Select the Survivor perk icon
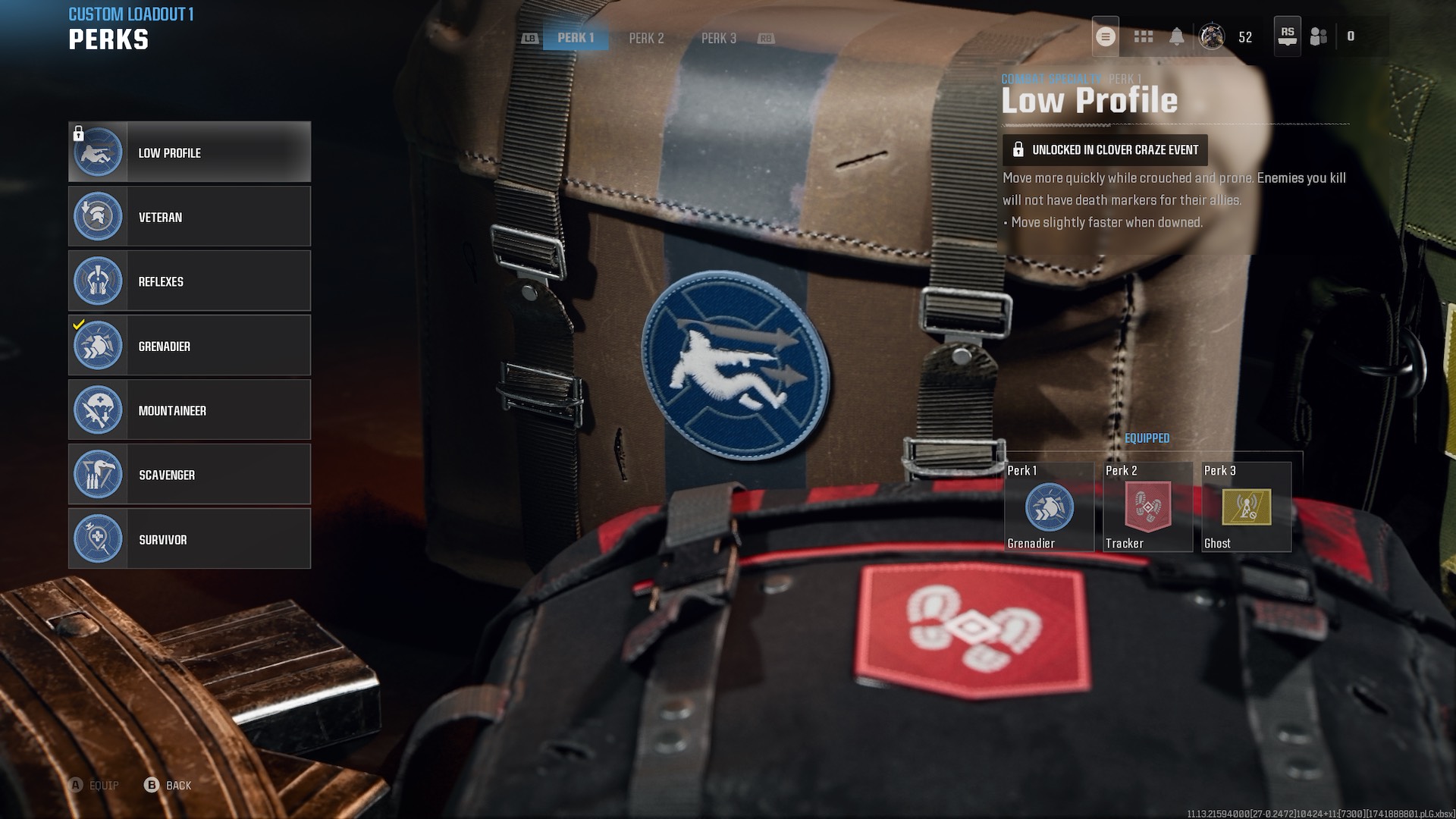The width and height of the screenshot is (1456, 819). pos(98,538)
